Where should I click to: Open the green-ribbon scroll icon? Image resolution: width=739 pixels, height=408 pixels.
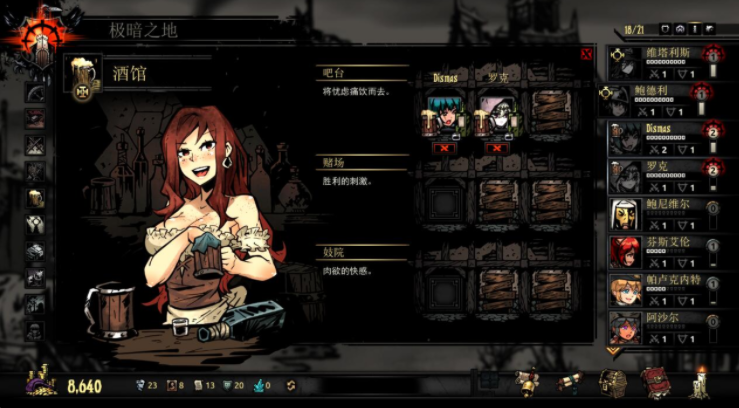569,384
